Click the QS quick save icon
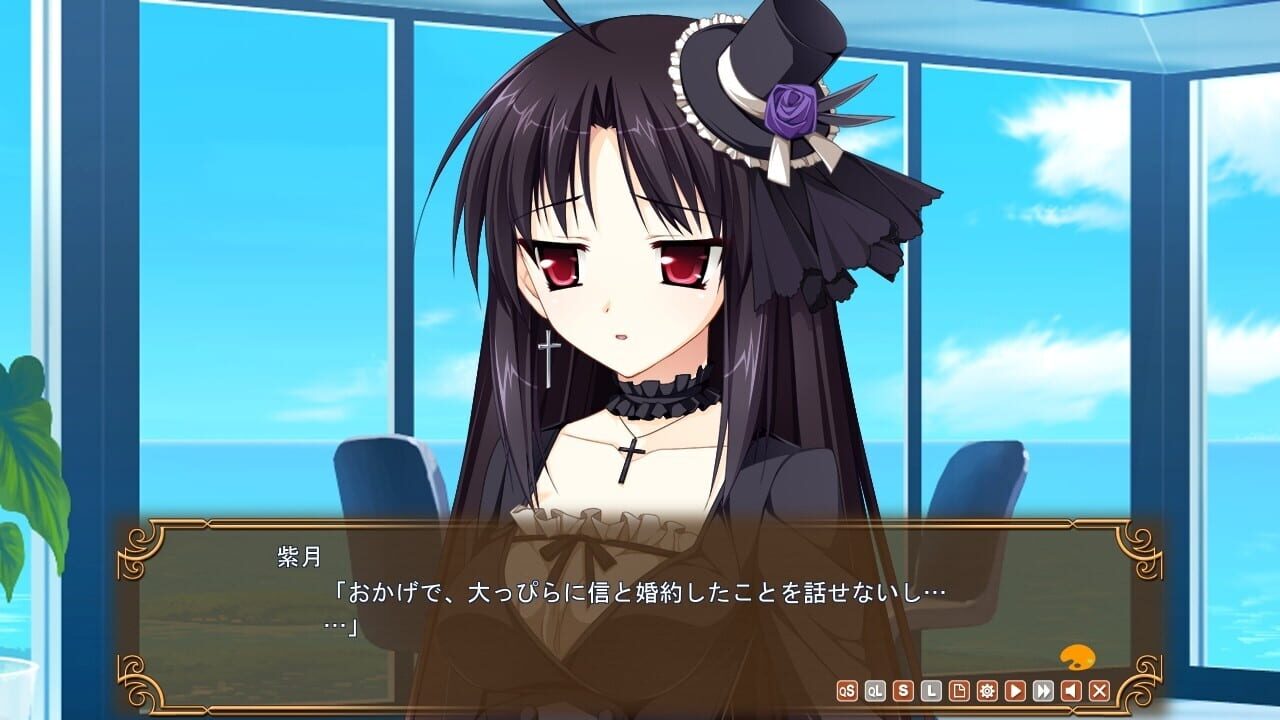The height and width of the screenshot is (720, 1280). click(x=848, y=690)
